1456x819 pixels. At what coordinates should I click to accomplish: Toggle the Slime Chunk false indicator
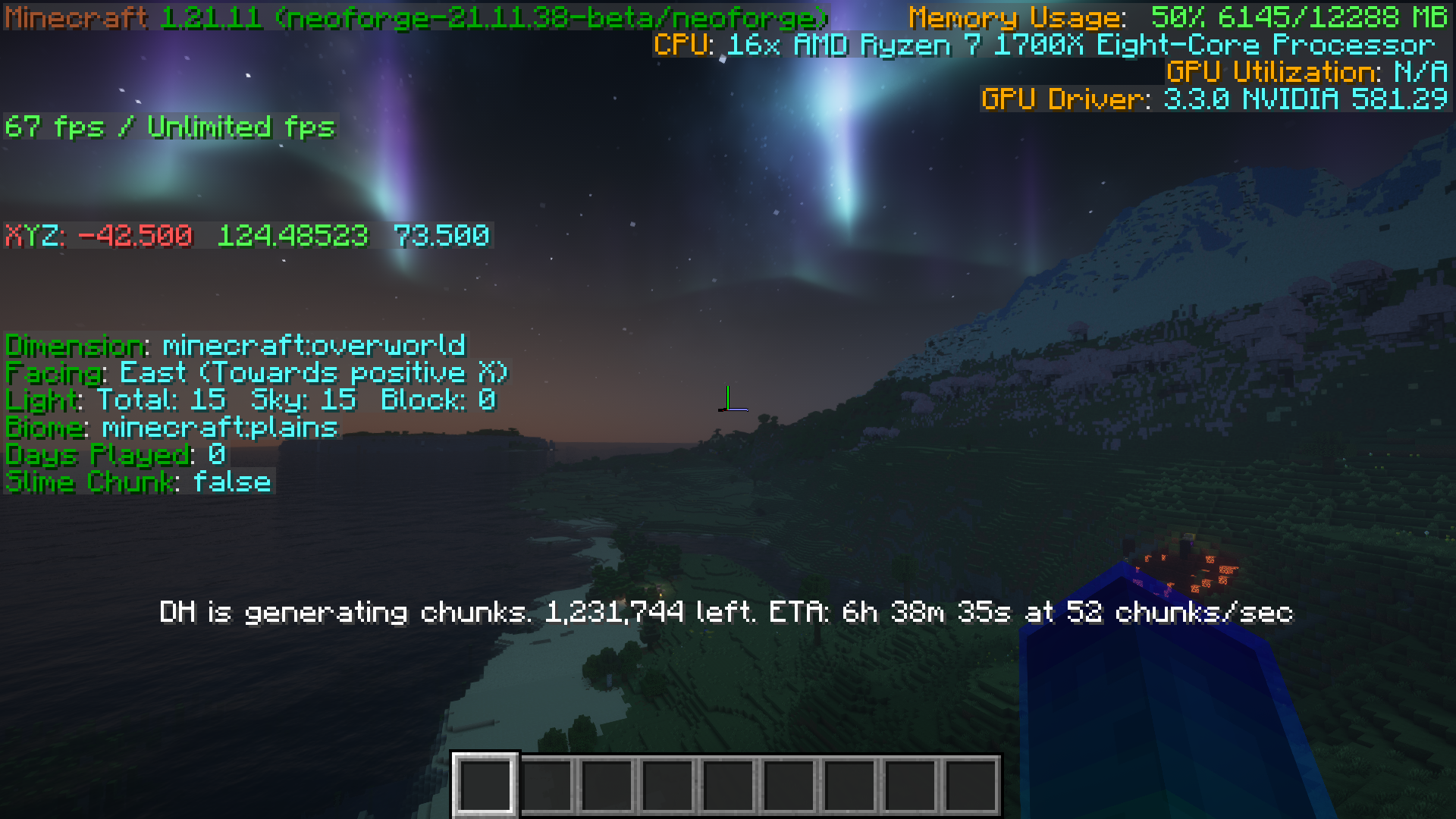tap(136, 482)
